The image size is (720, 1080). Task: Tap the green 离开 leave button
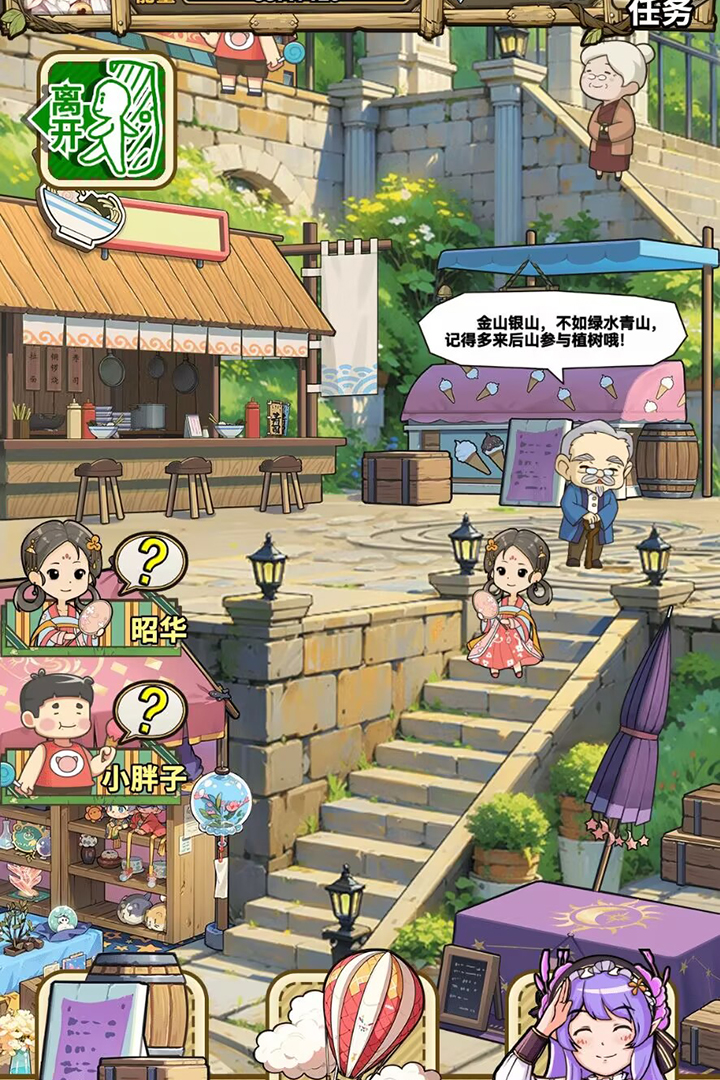(x=104, y=120)
